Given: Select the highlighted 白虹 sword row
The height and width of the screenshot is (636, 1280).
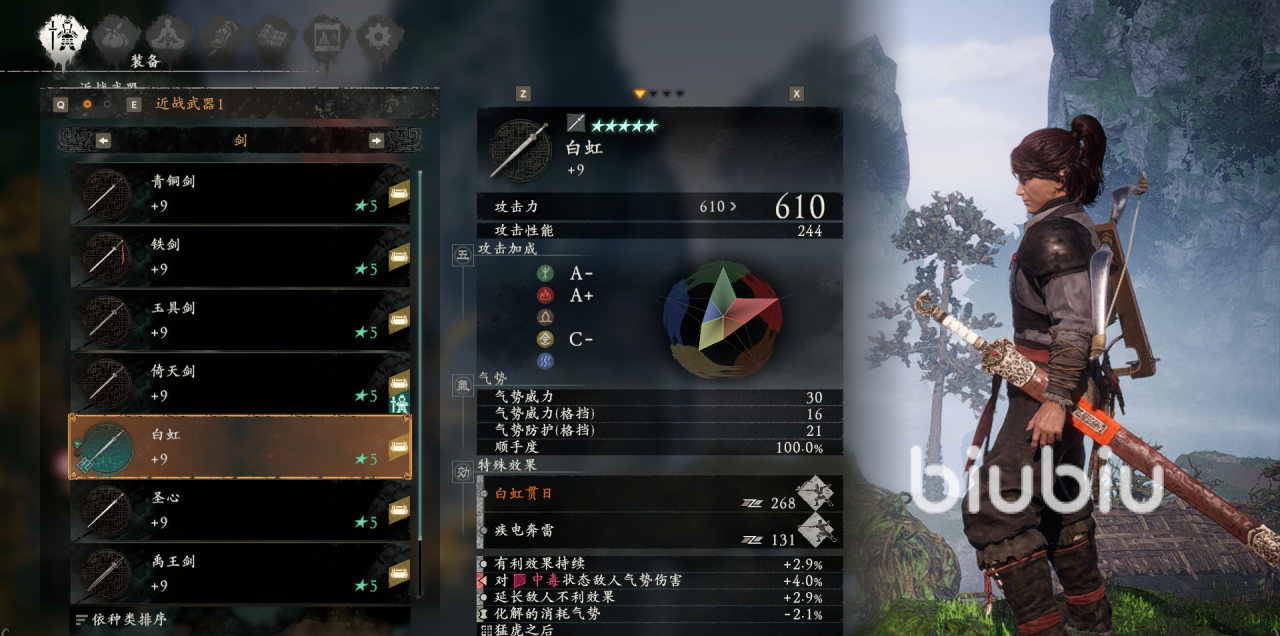Looking at the screenshot, I should click(240, 447).
